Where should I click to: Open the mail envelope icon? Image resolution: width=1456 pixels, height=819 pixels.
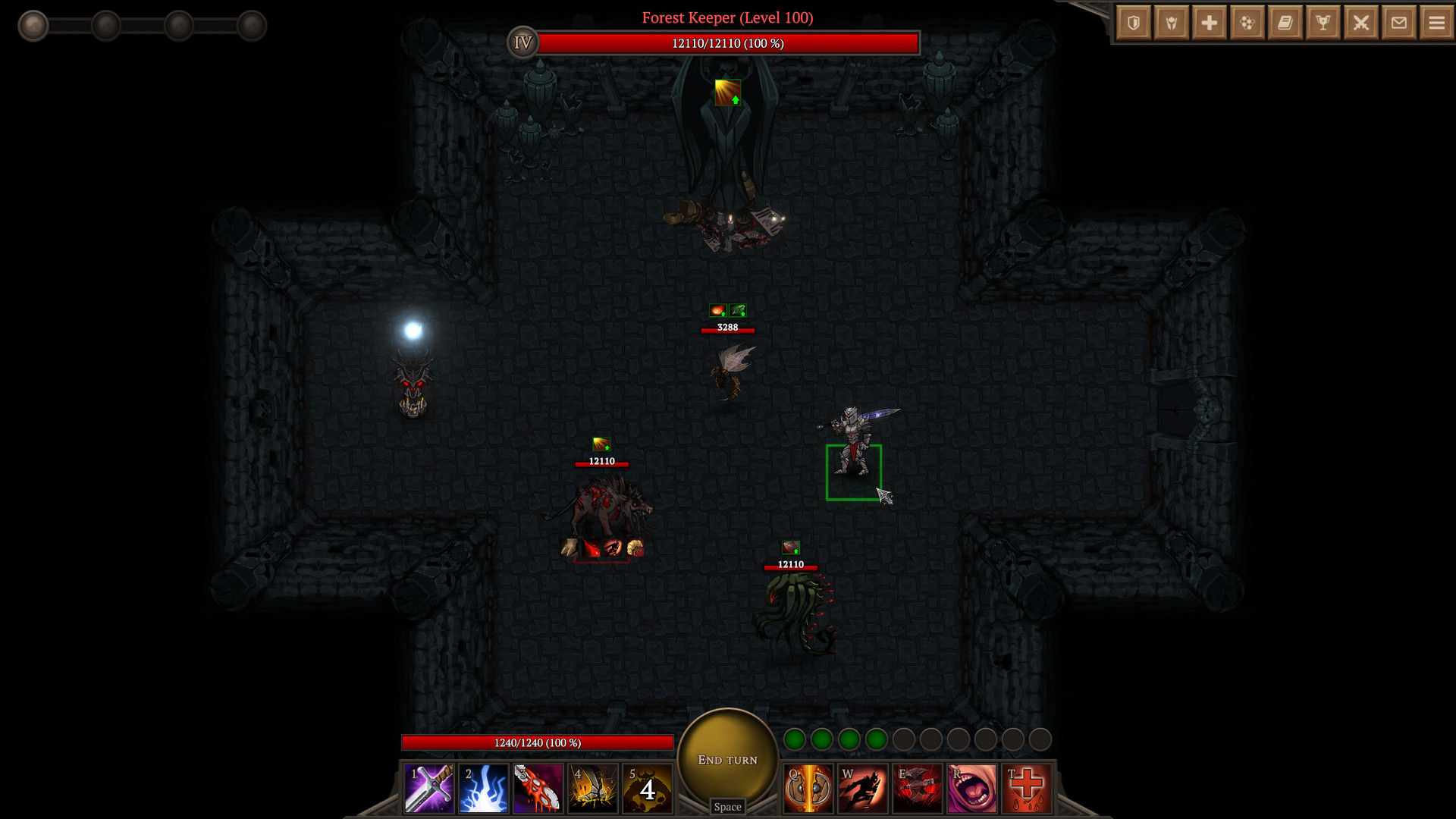(x=1398, y=23)
